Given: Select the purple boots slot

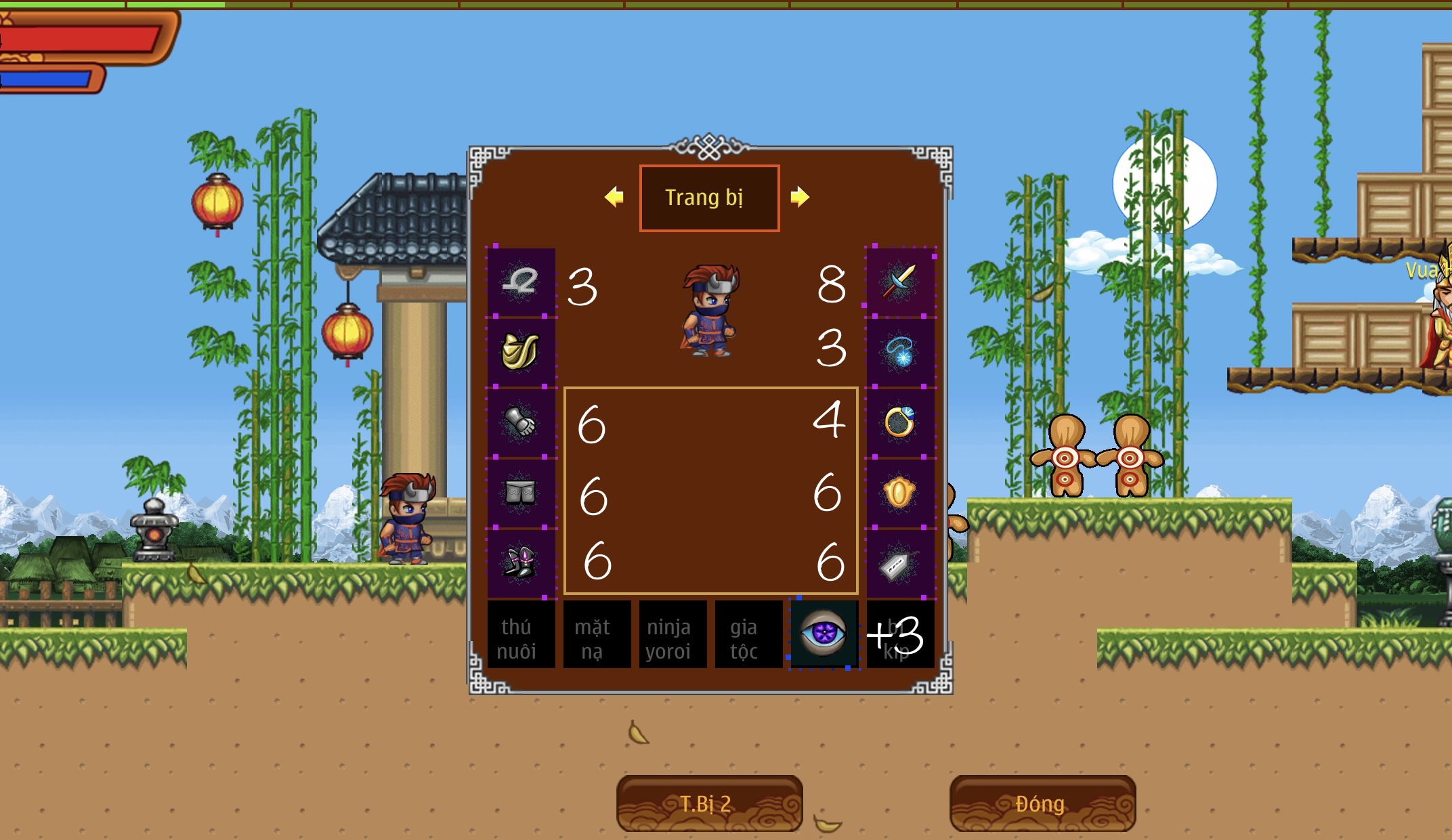Looking at the screenshot, I should tap(521, 563).
